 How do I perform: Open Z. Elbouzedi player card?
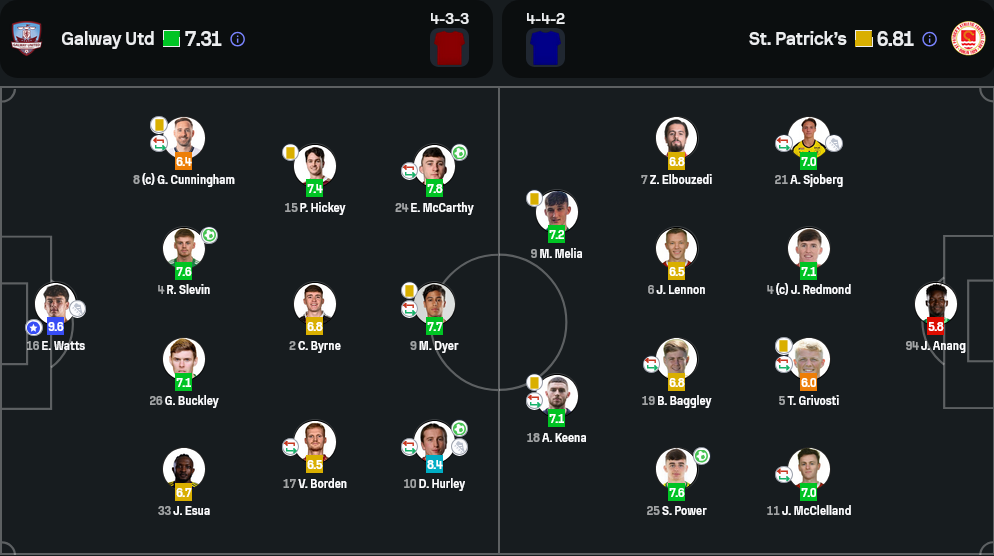[677, 139]
